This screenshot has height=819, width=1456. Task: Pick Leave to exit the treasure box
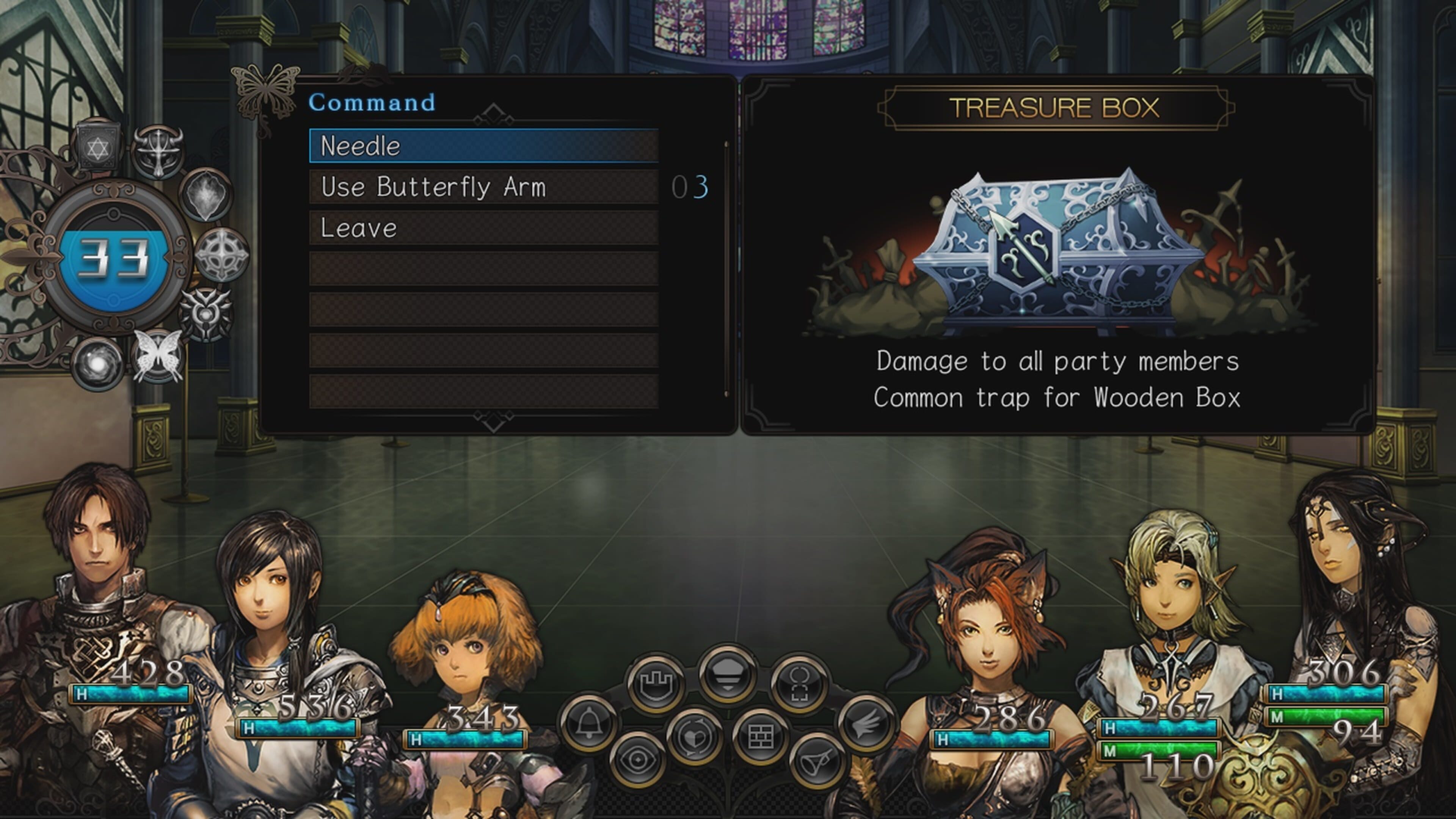pos(483,228)
